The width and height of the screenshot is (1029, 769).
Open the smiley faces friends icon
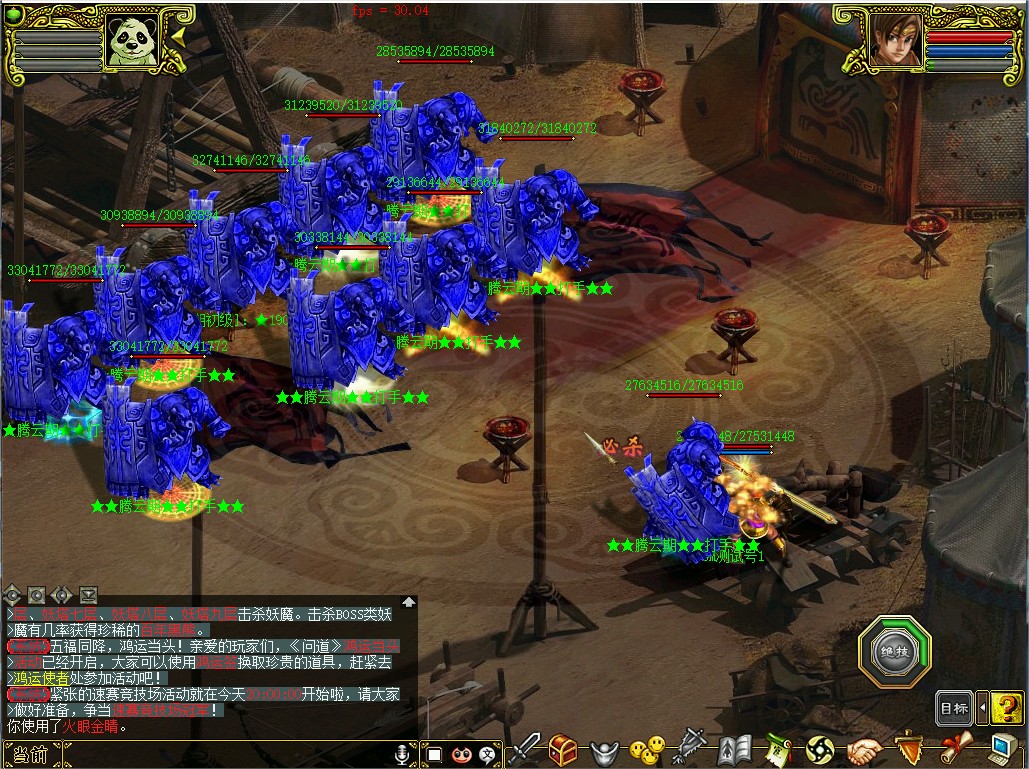point(647,749)
